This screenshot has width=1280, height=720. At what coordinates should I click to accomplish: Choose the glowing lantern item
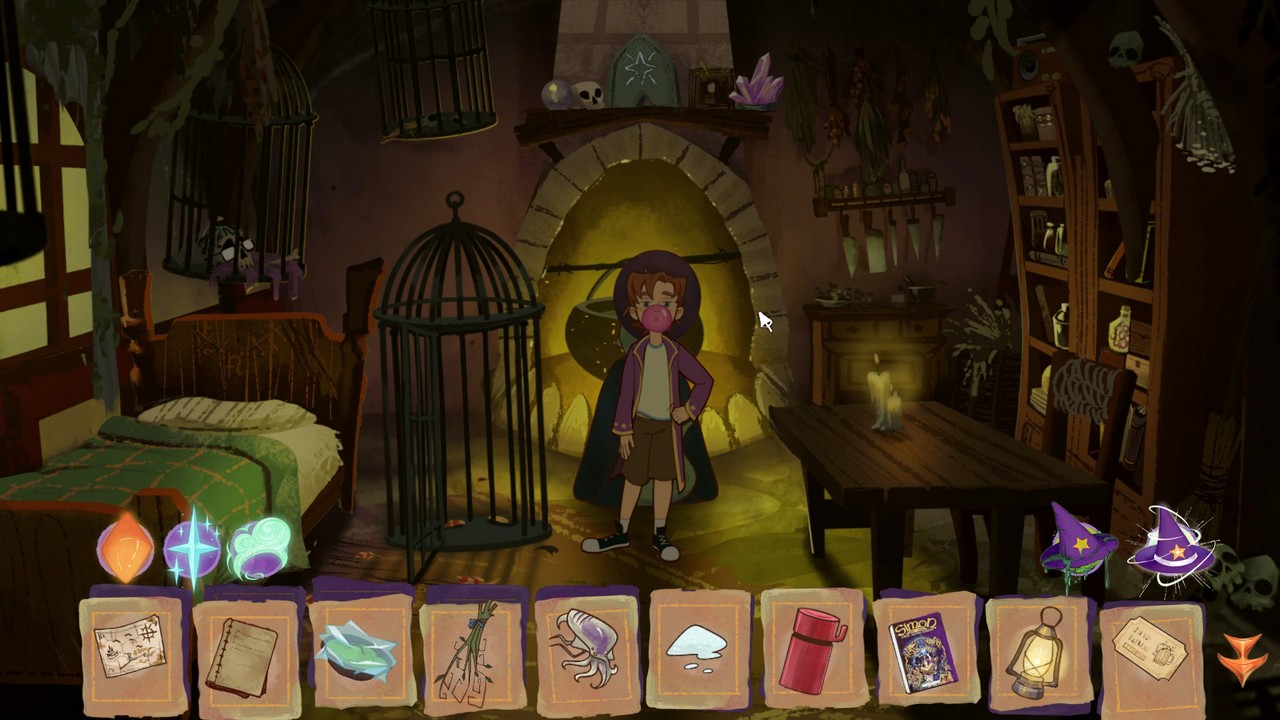coord(1036,652)
